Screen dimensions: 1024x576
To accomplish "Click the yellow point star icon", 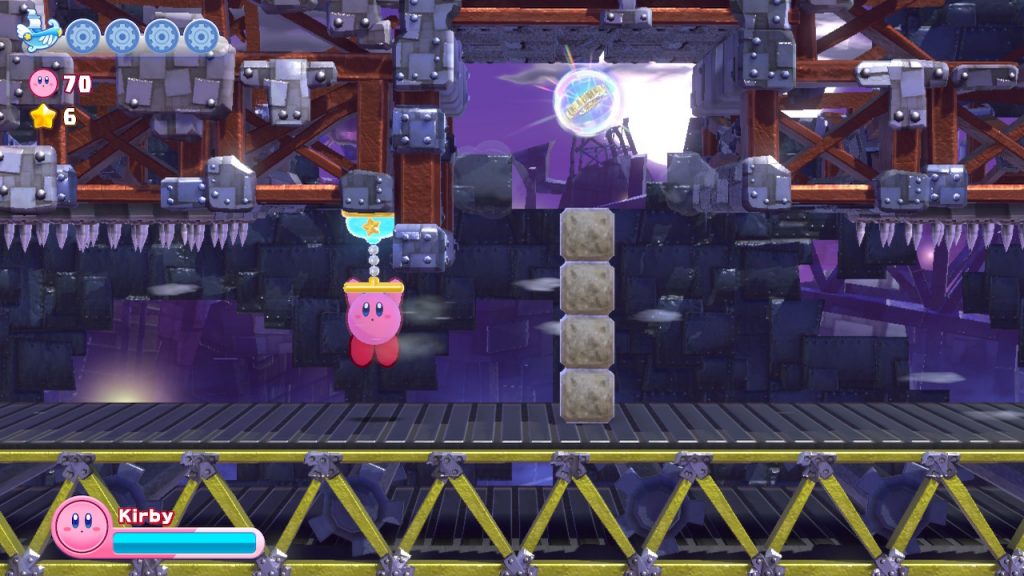I will 43,118.
